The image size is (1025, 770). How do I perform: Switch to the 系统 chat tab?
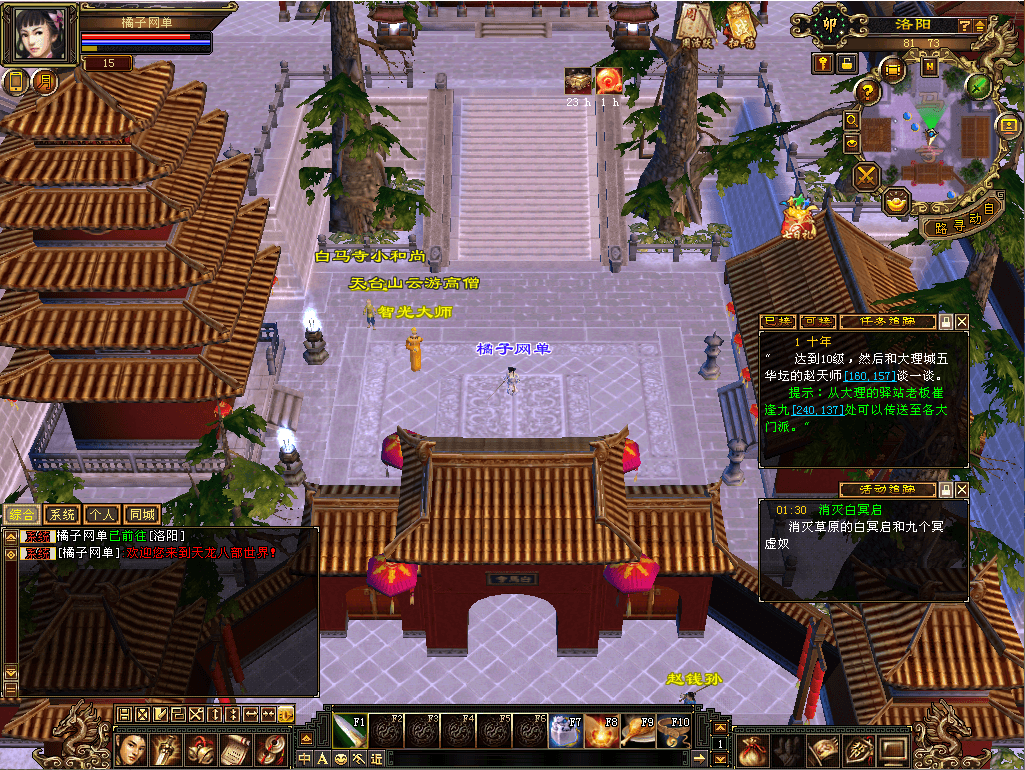[62, 514]
